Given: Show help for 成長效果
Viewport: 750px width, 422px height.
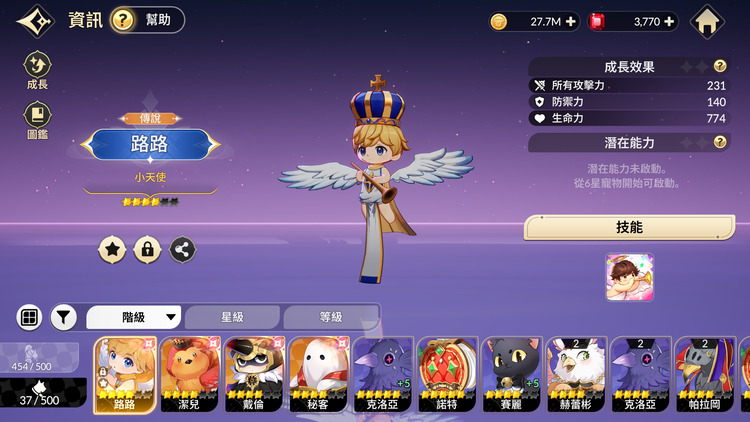Looking at the screenshot, I should 719,66.
